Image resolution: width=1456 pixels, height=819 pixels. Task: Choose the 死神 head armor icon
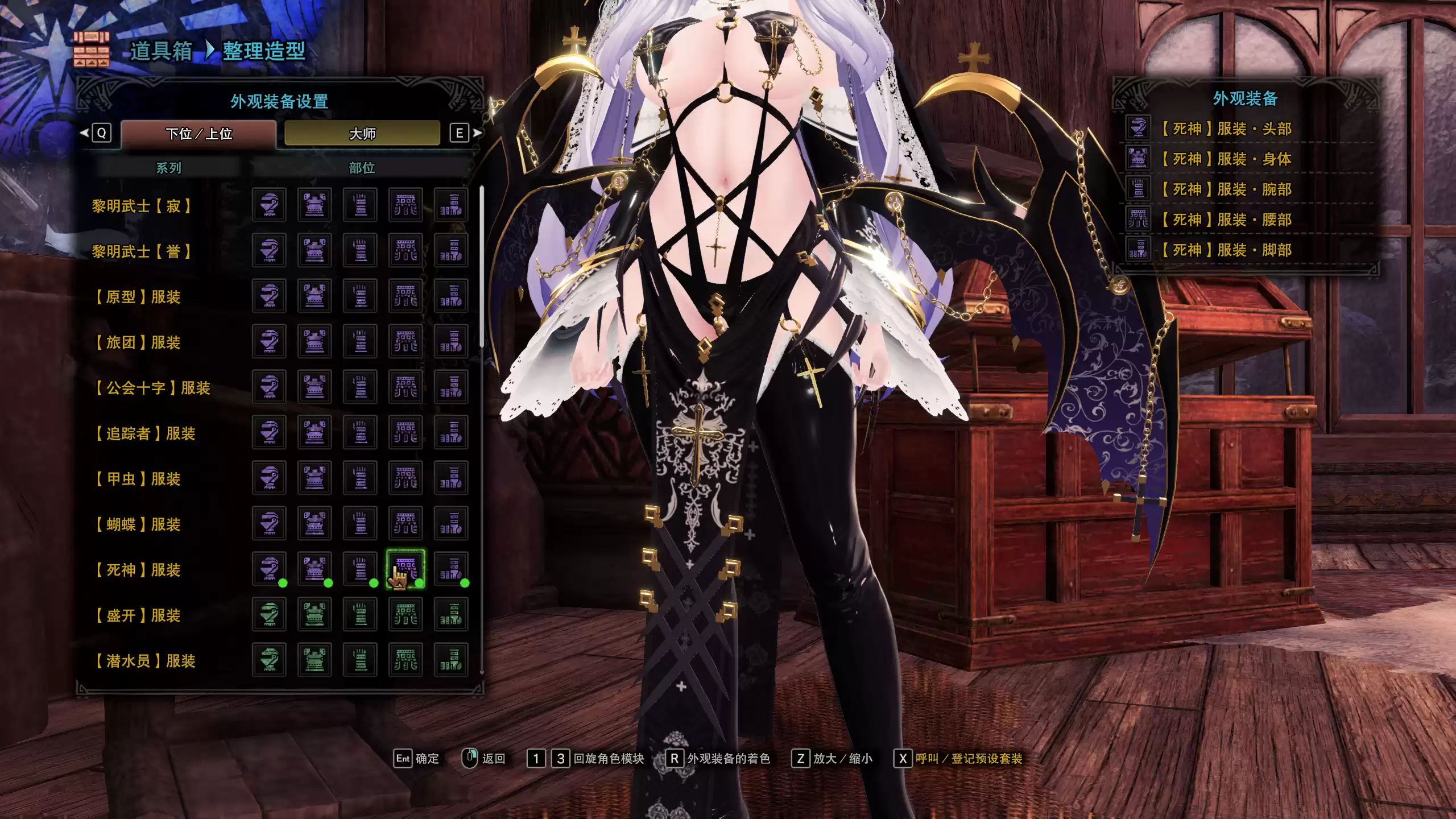(269, 569)
